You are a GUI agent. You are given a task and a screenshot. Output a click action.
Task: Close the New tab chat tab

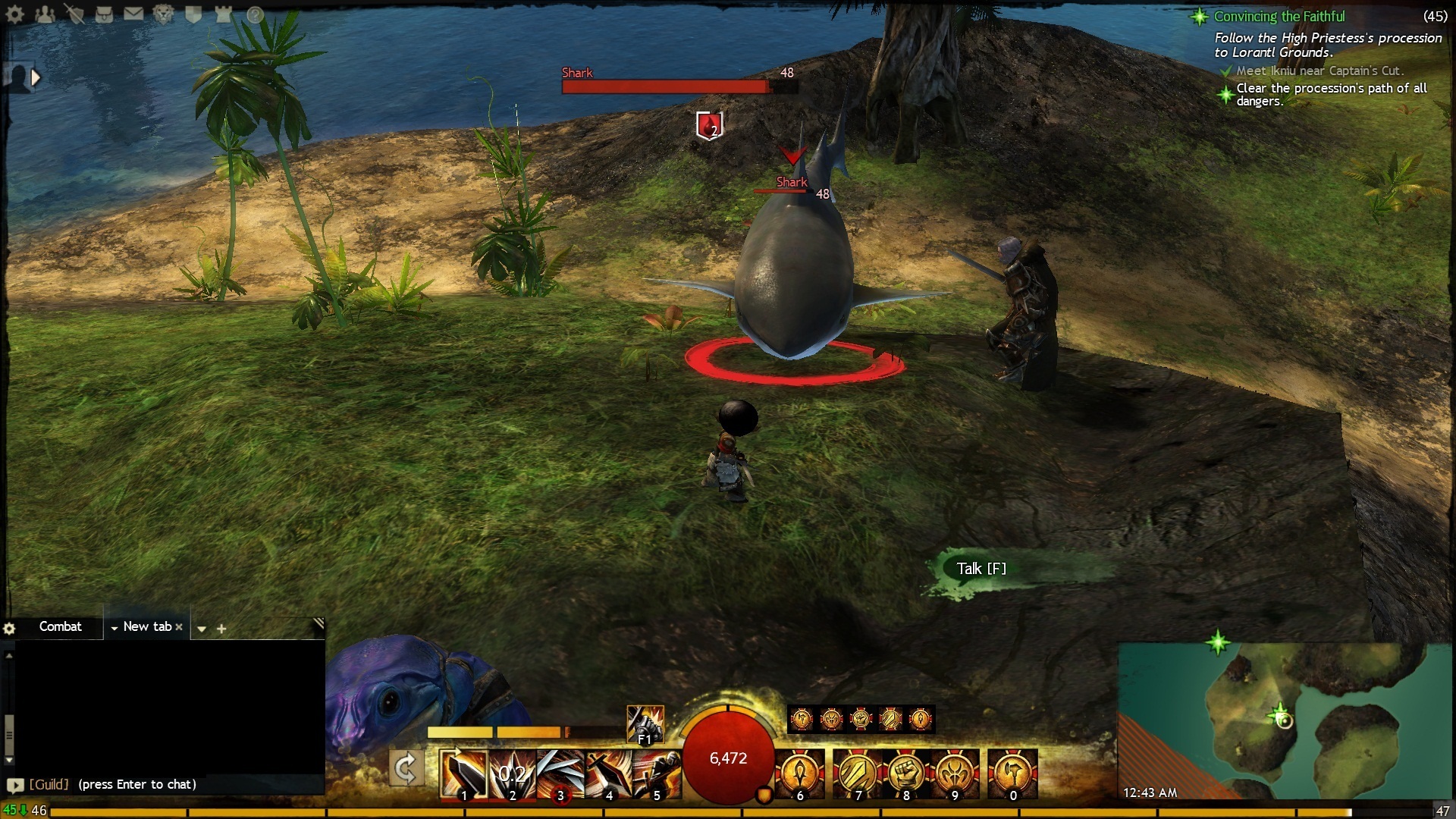pos(179,627)
